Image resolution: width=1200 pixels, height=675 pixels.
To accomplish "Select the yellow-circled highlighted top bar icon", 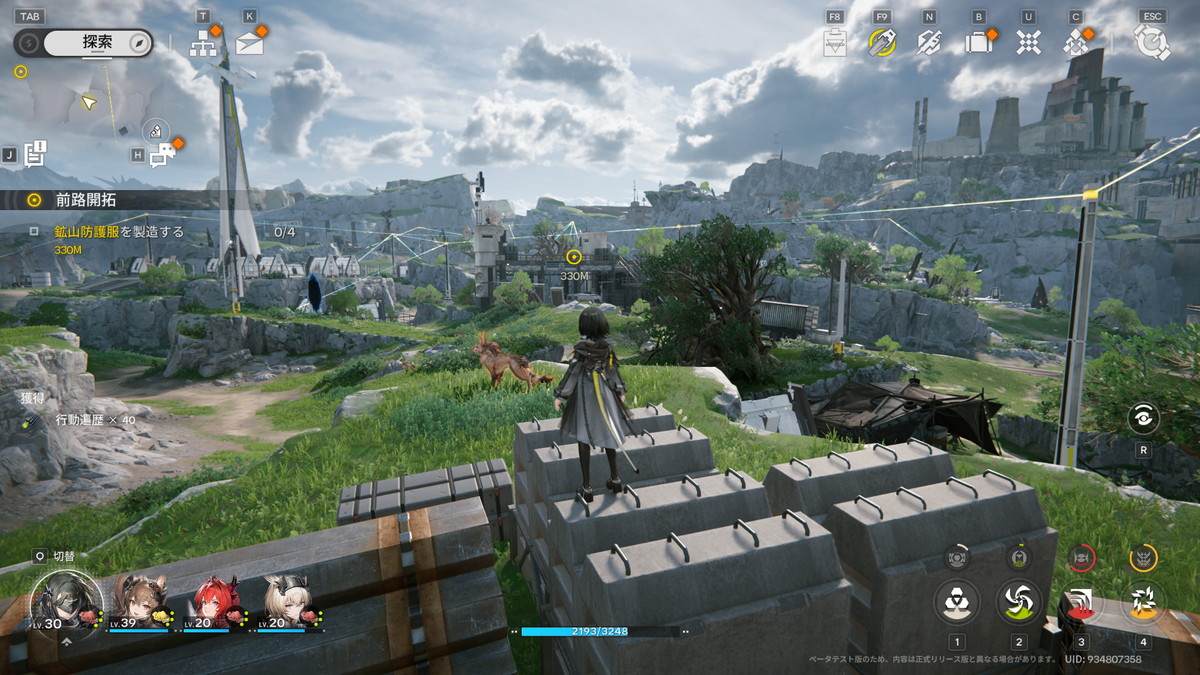I will click(881, 42).
